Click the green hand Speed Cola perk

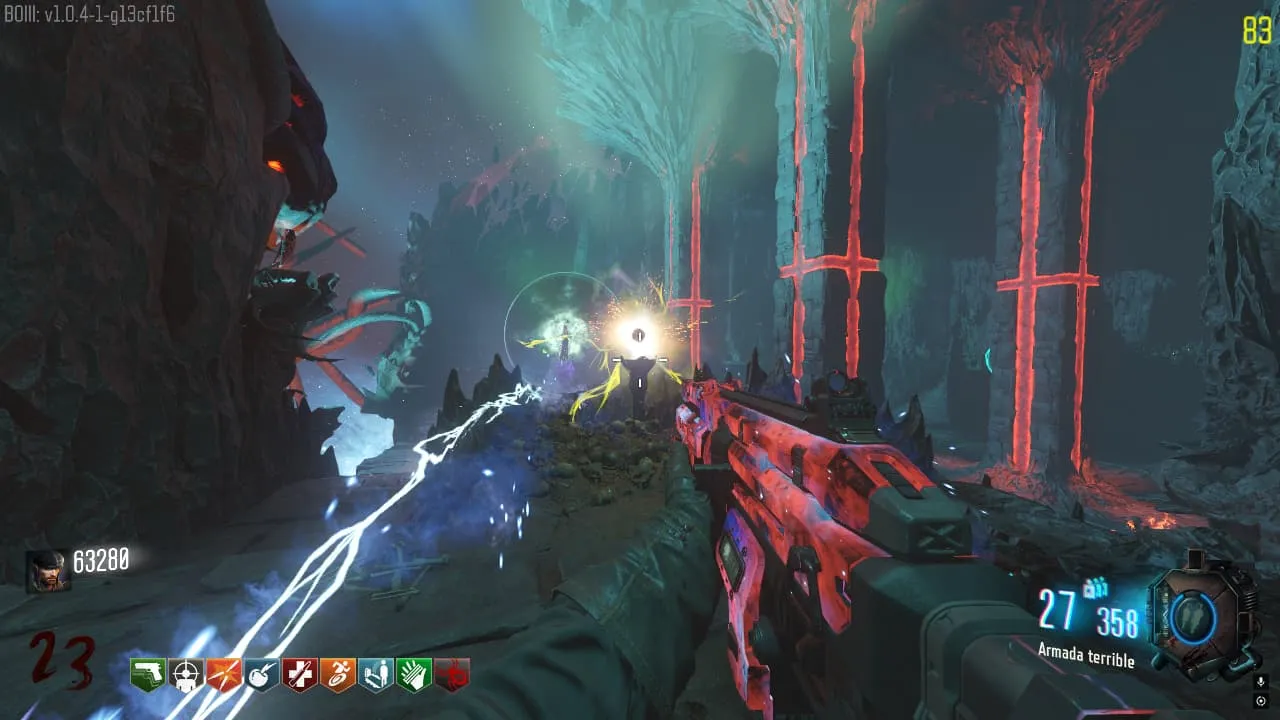[x=414, y=675]
